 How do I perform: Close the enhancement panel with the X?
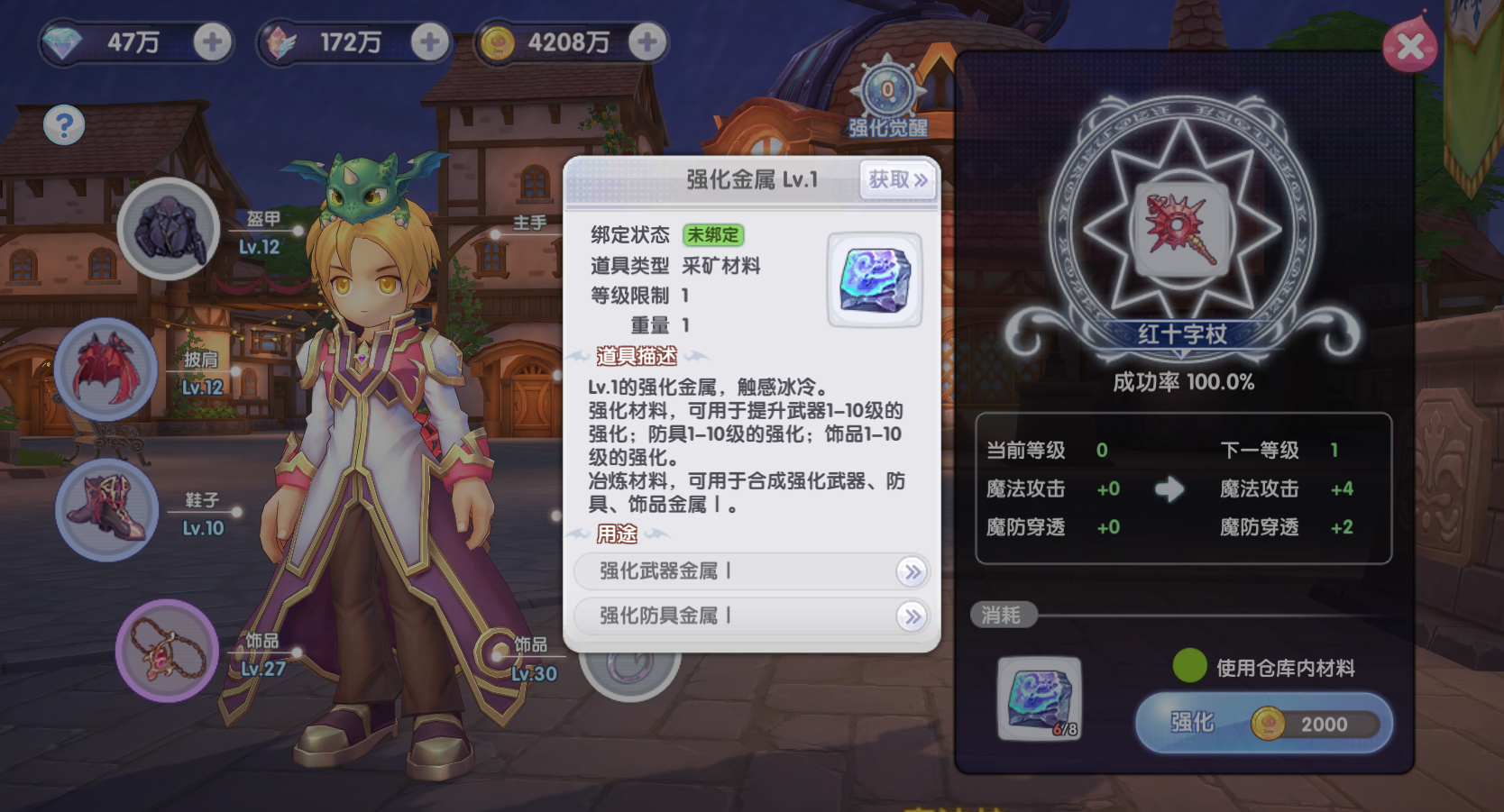click(x=1410, y=47)
